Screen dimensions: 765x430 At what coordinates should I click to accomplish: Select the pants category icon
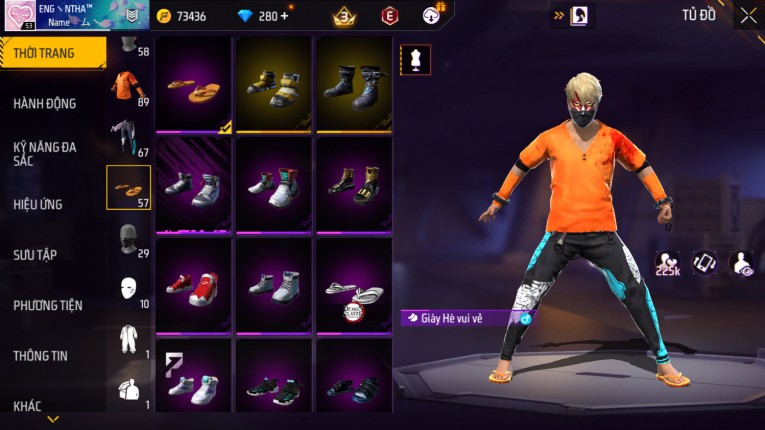[127, 137]
